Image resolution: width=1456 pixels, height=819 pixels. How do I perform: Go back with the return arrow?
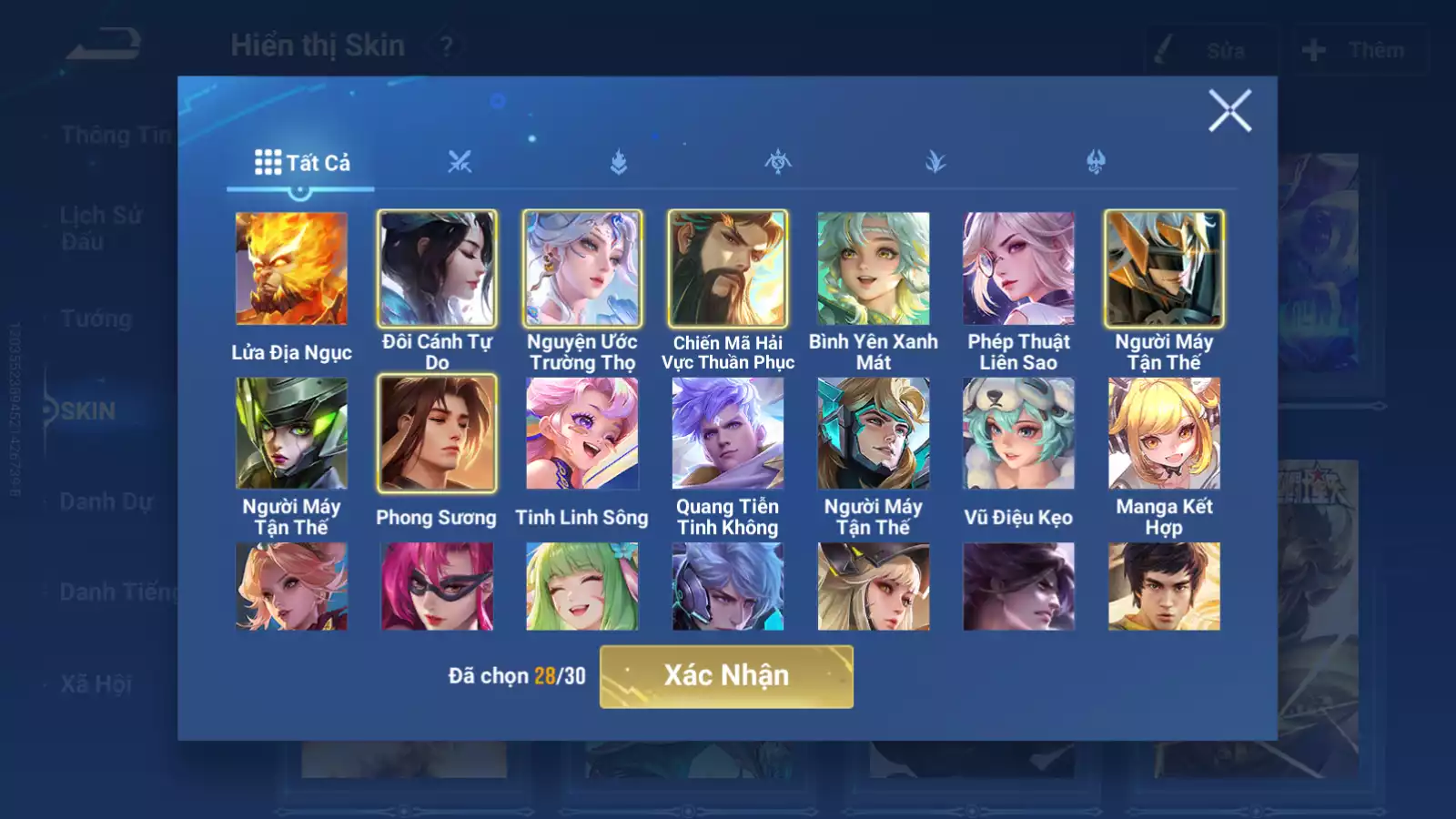click(x=105, y=45)
